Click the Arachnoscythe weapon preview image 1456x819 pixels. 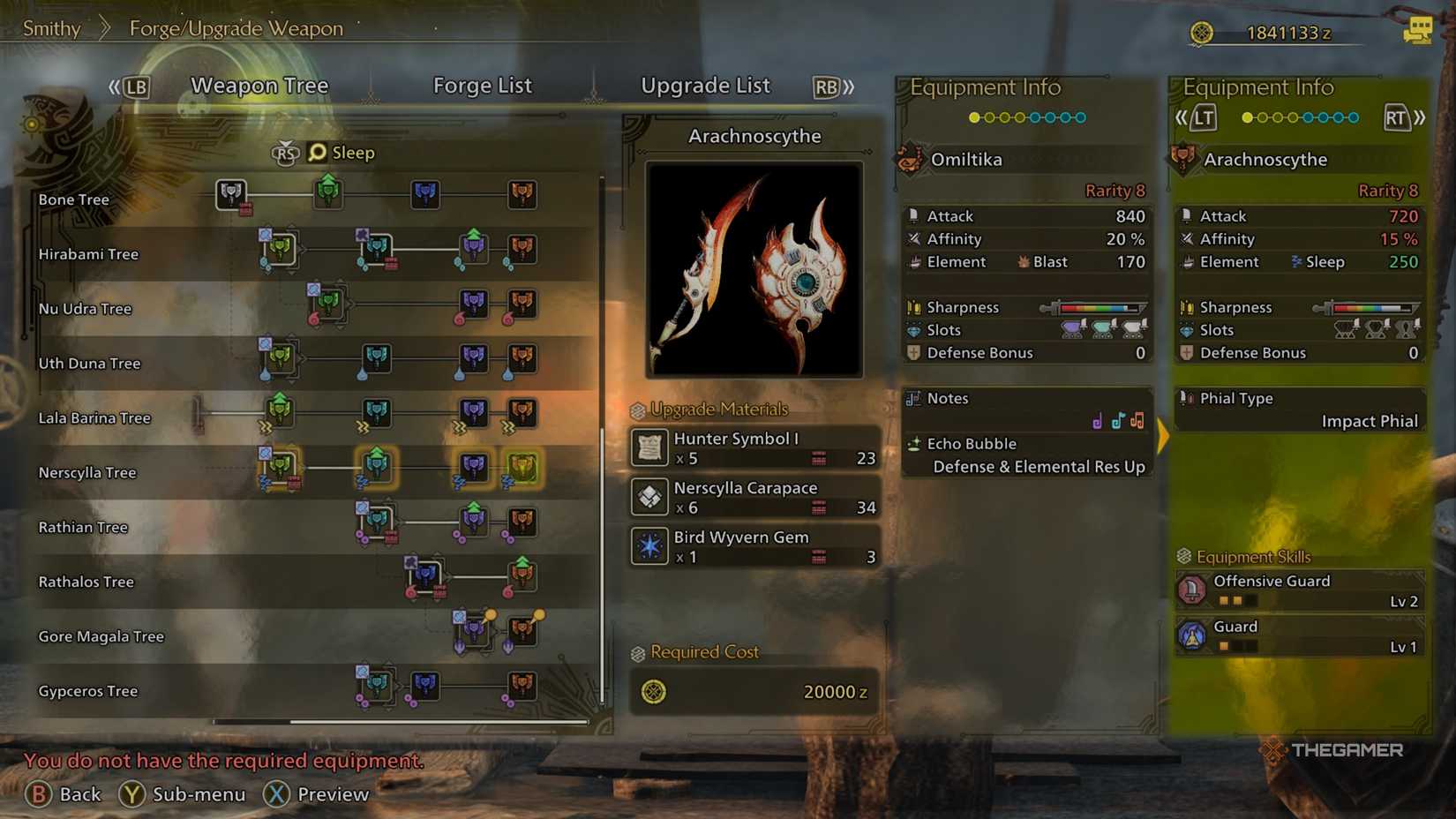coord(754,269)
